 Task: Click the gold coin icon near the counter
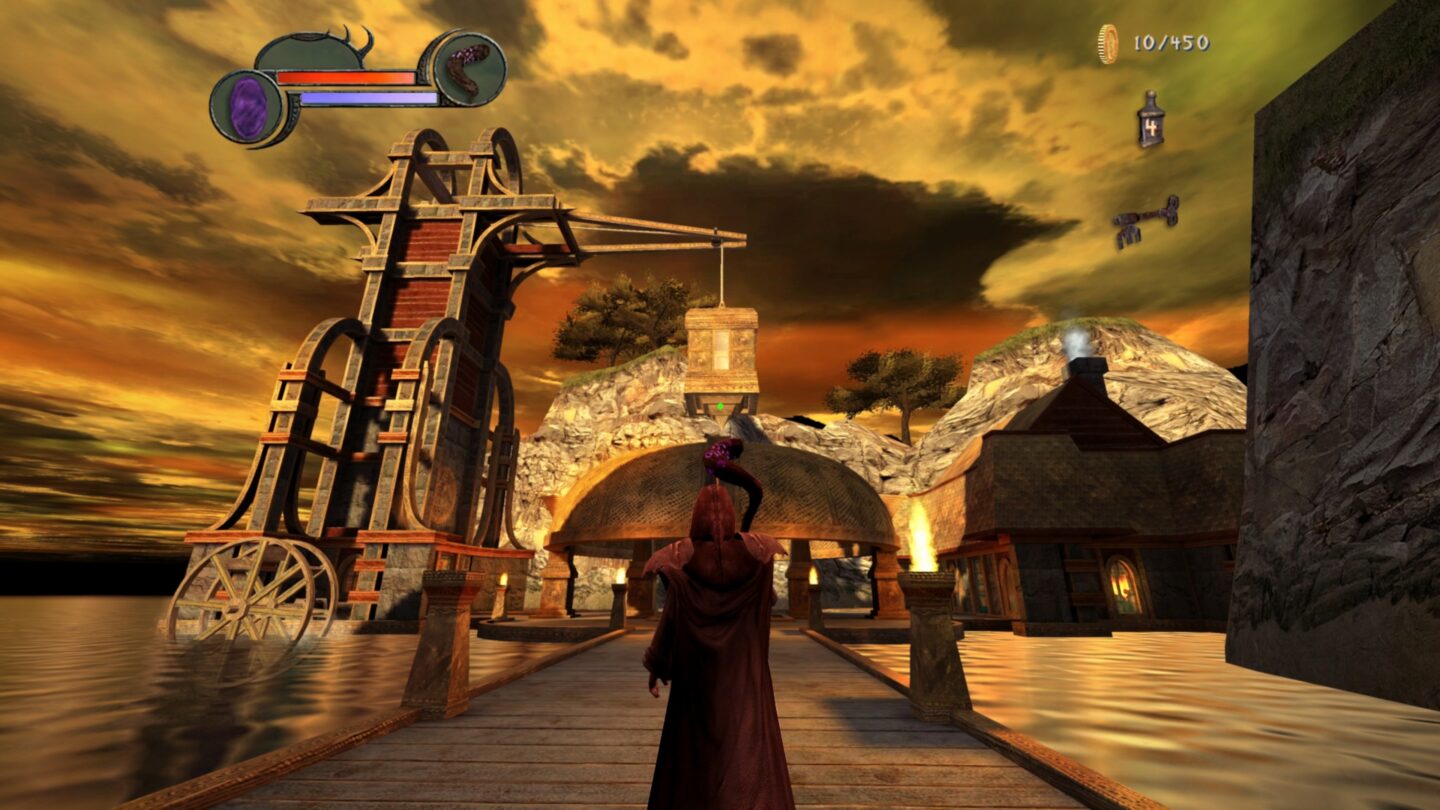[x=1107, y=42]
